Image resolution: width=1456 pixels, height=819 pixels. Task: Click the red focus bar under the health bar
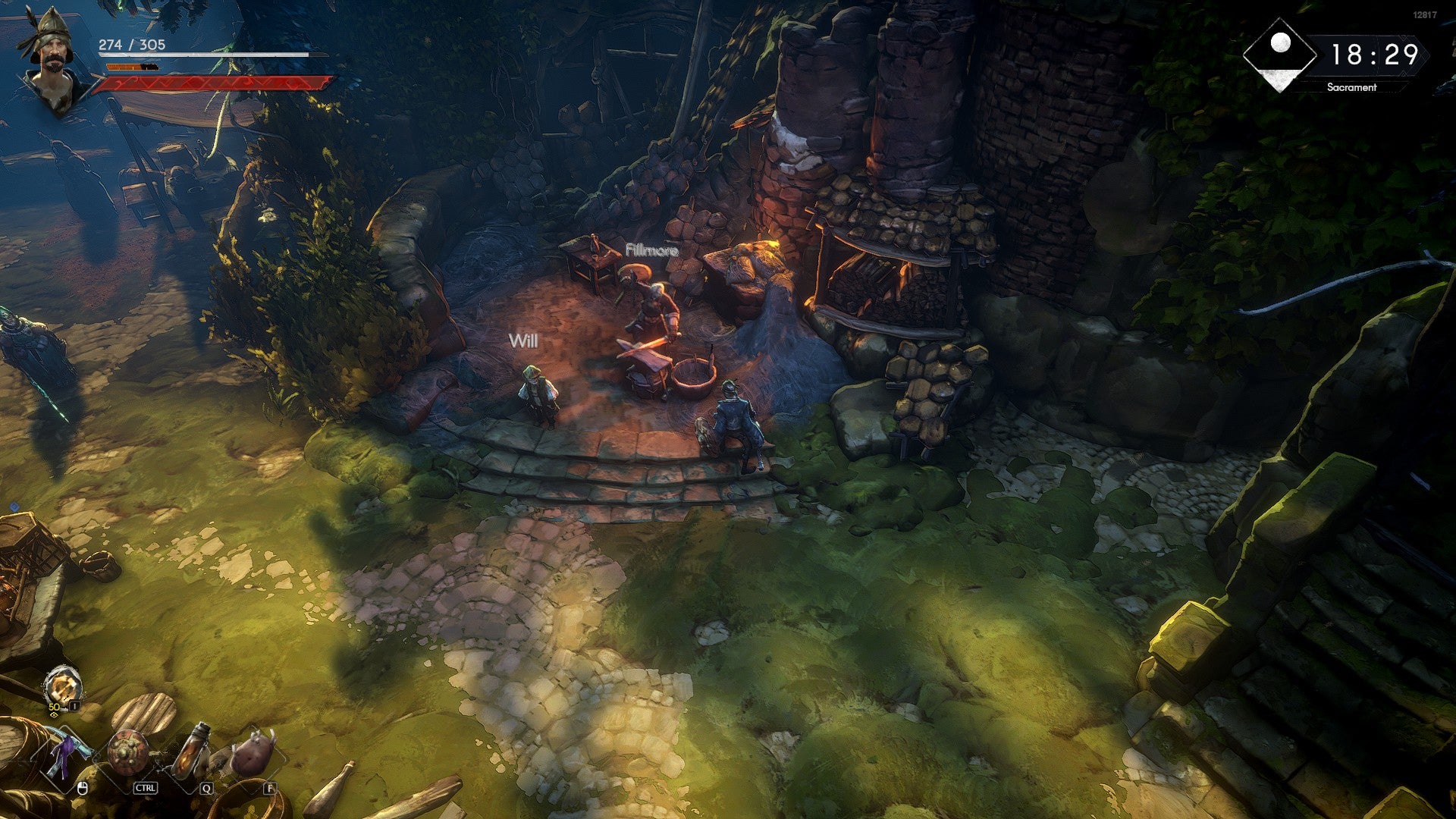(216, 83)
